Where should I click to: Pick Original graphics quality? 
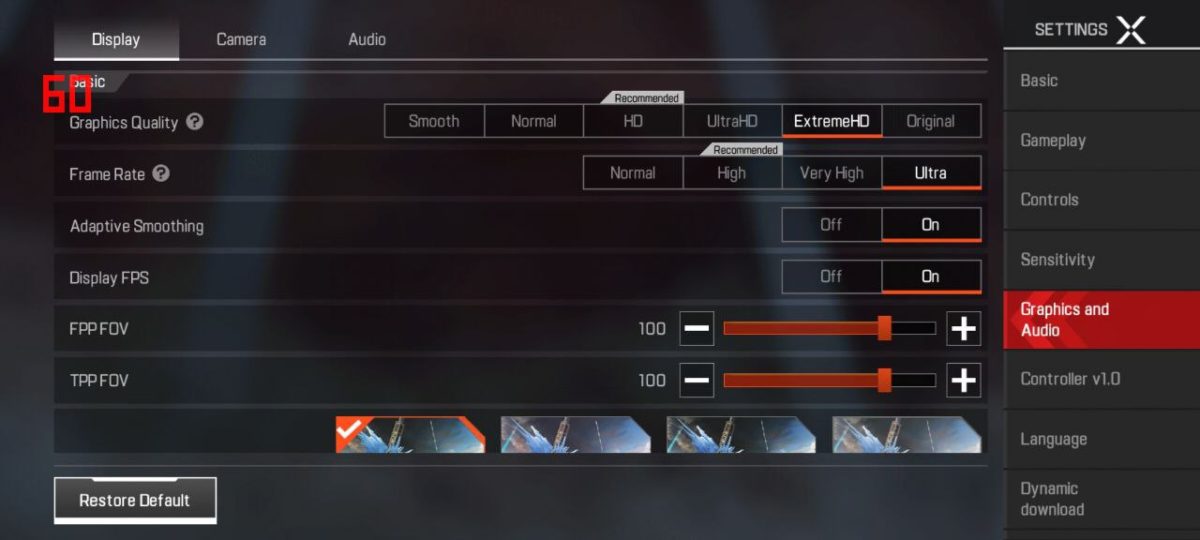pos(930,122)
